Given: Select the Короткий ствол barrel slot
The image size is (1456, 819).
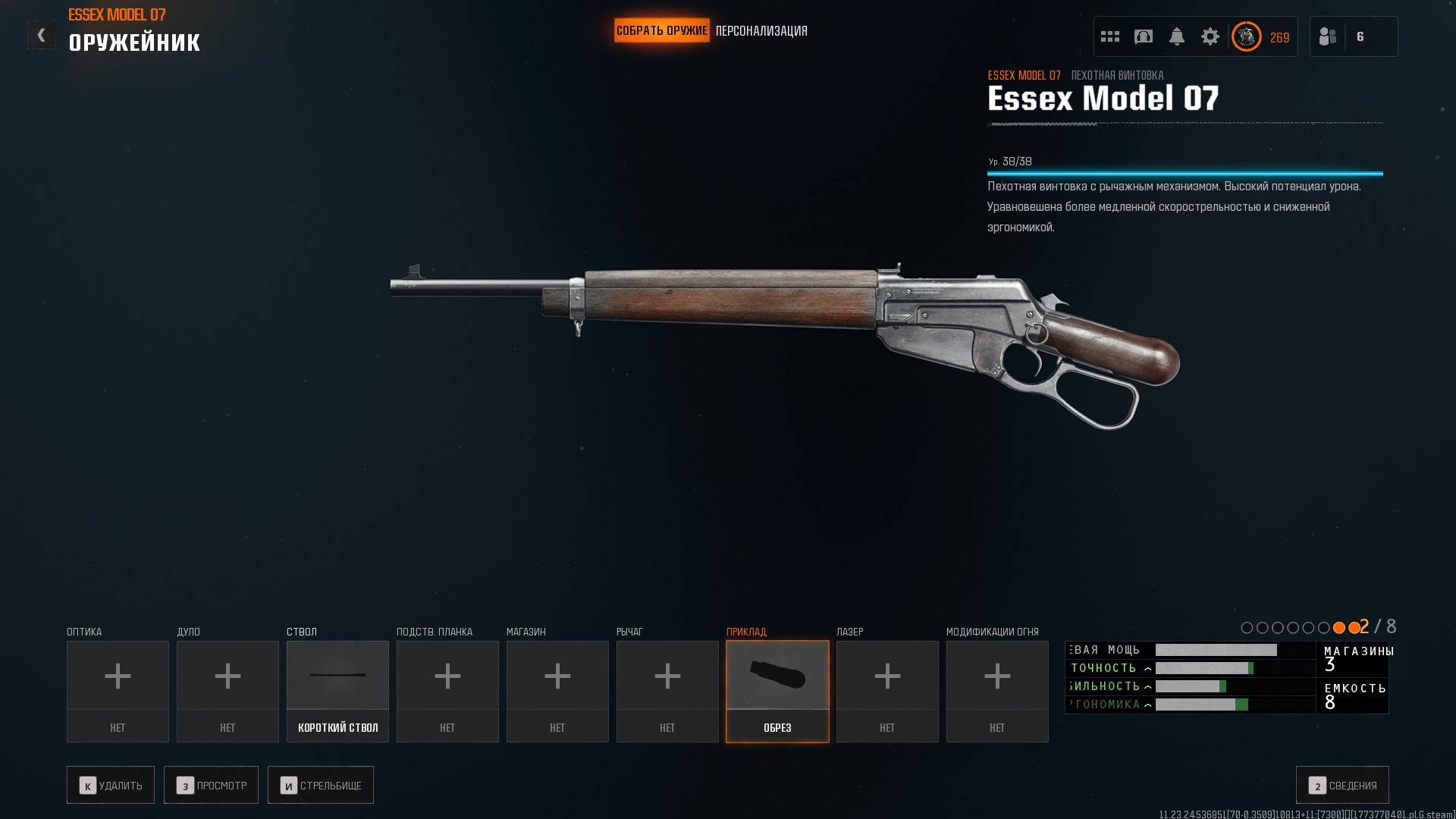Looking at the screenshot, I should (337, 691).
